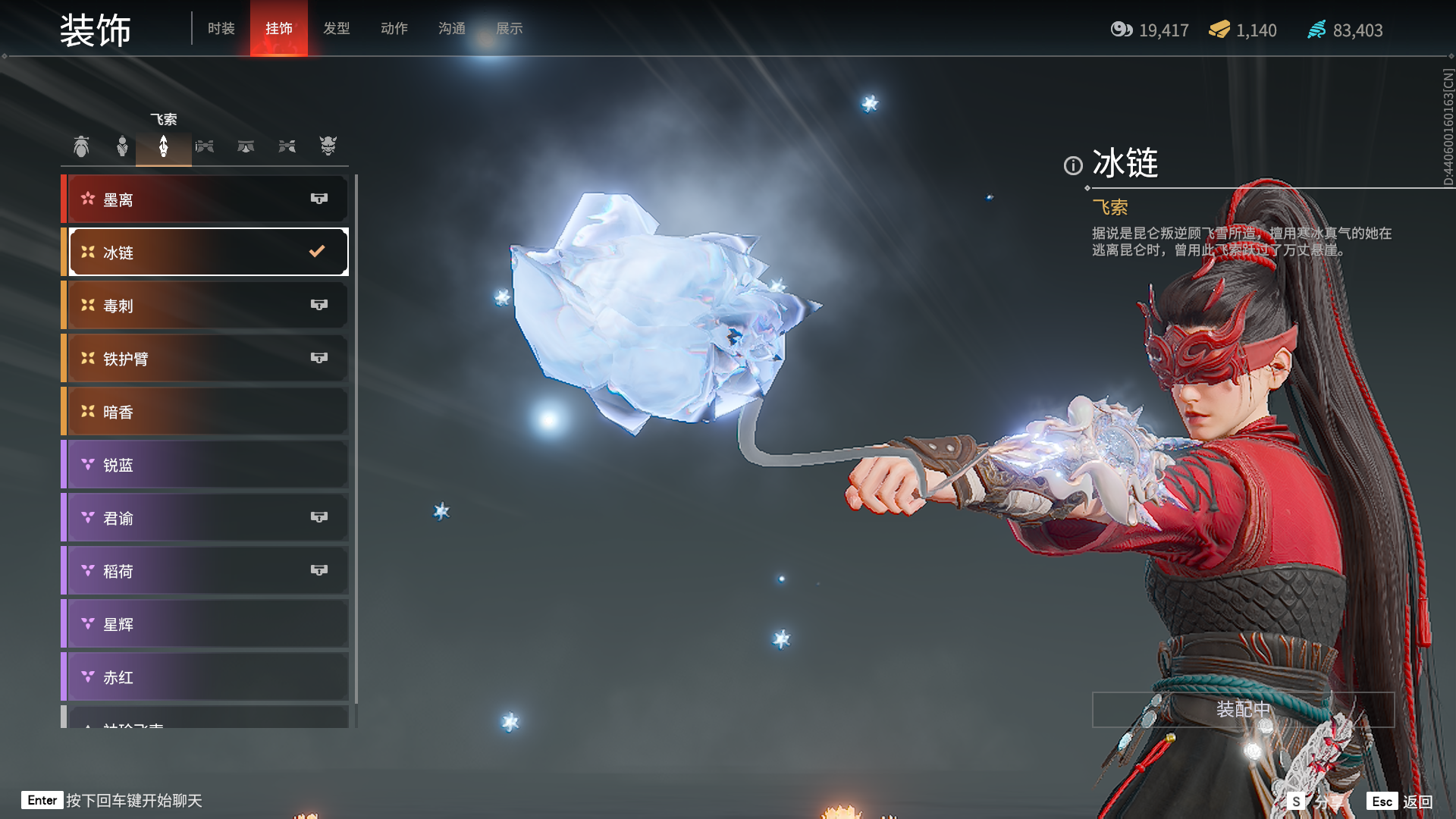Open the 发型 tab
1456x819 pixels.
click(336, 29)
